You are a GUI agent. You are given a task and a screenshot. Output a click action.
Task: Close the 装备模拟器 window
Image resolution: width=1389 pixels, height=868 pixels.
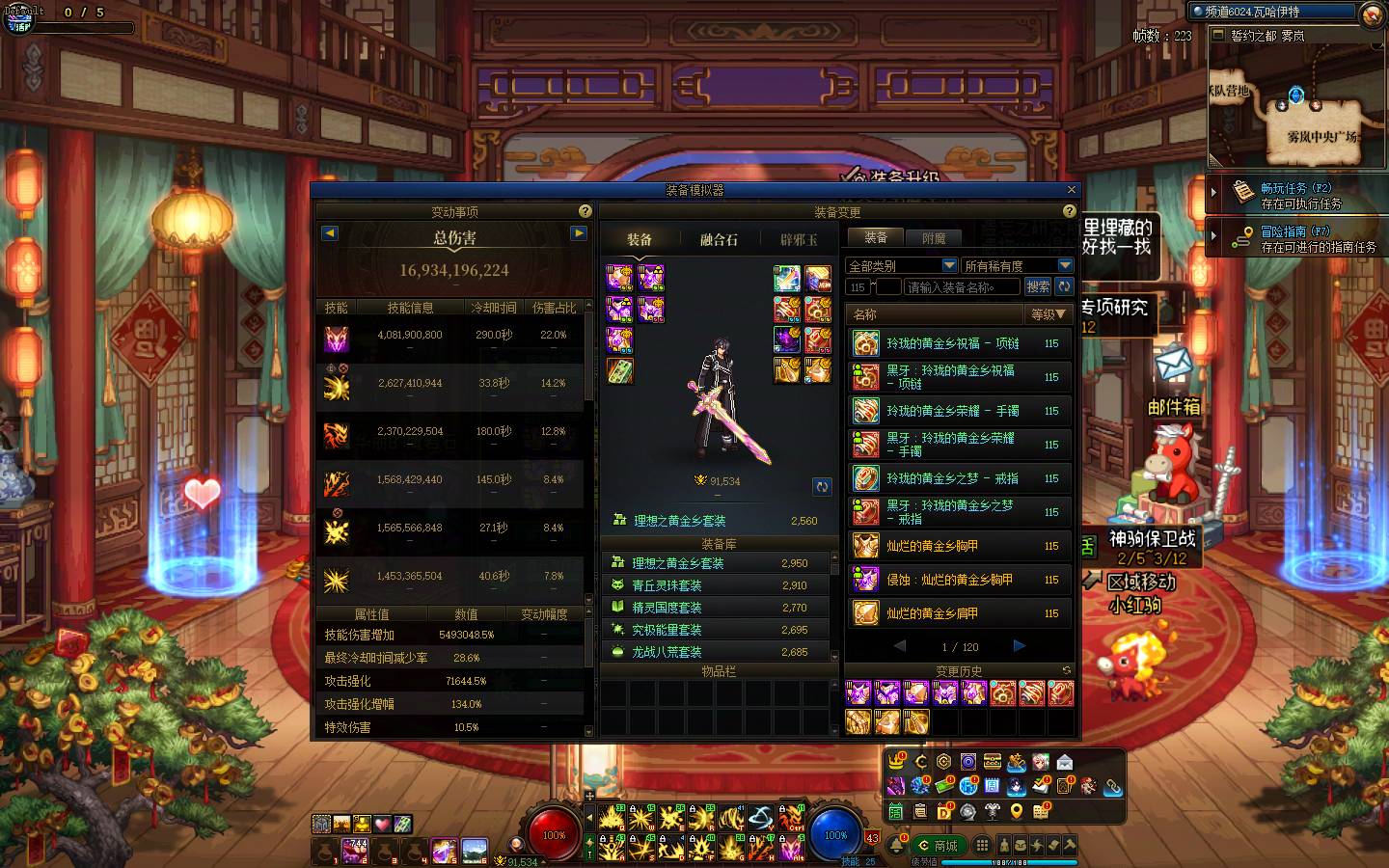point(1071,190)
